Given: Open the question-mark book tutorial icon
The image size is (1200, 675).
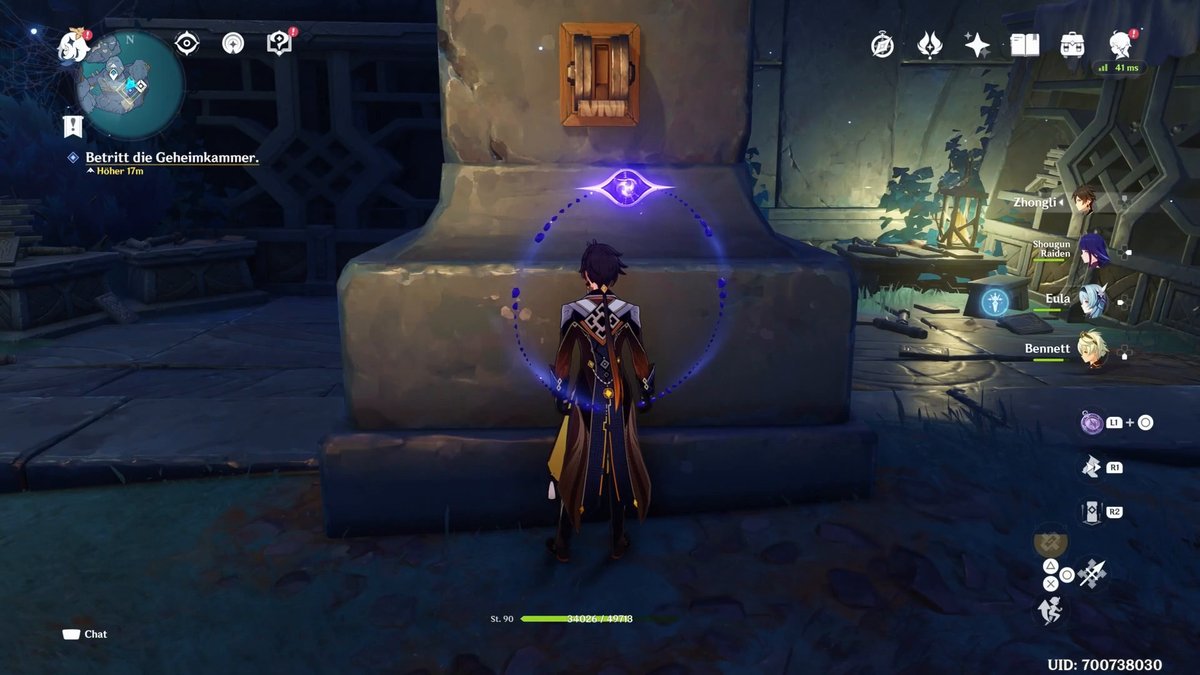Looking at the screenshot, I should pos(279,43).
